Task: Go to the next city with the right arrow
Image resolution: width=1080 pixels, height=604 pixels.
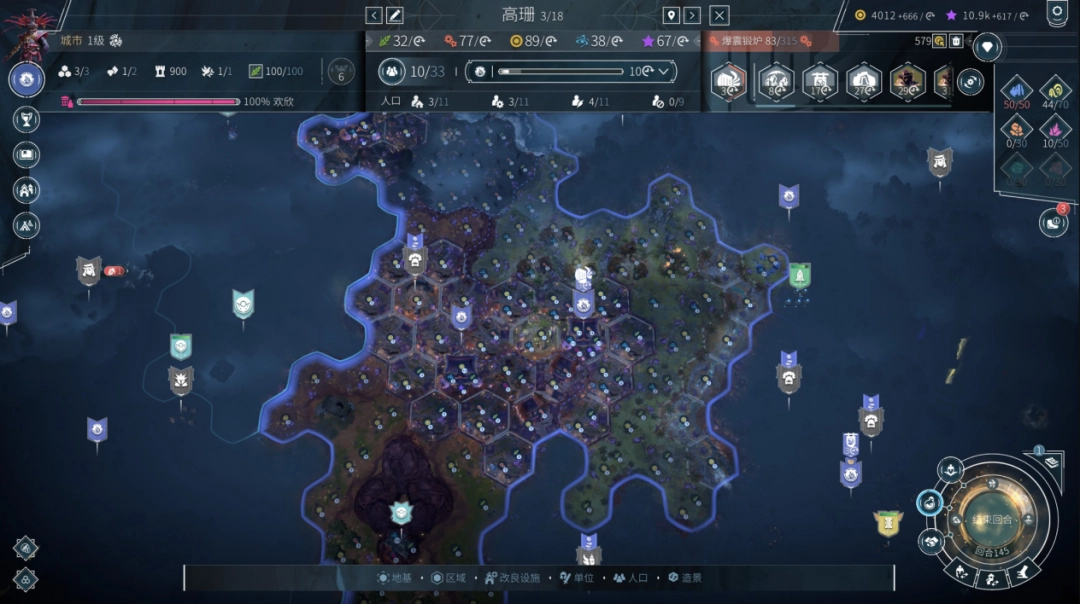Action: point(692,15)
